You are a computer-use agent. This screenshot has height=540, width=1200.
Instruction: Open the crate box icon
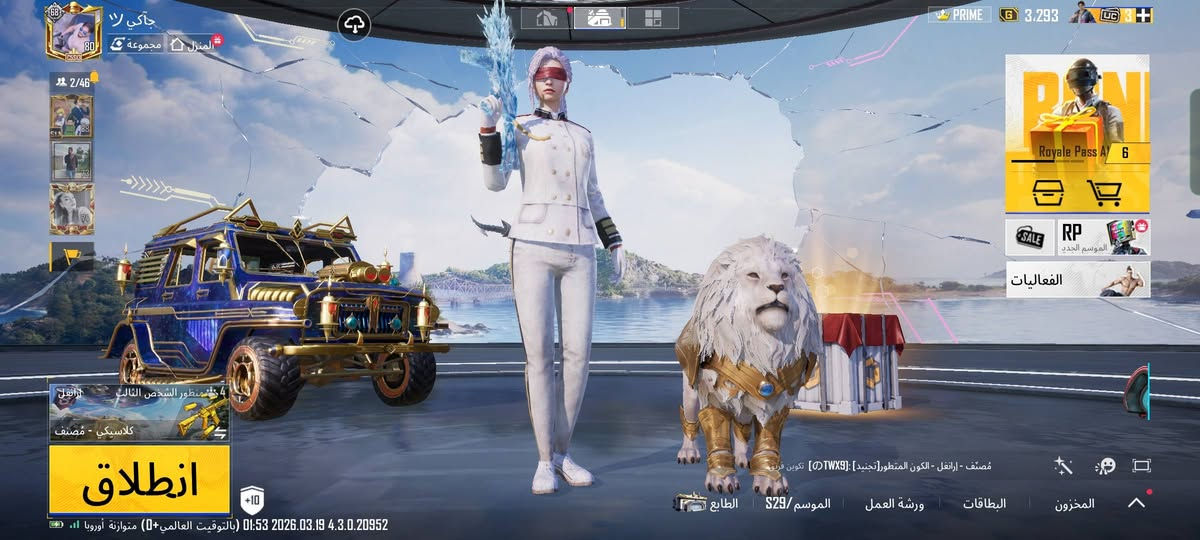[1046, 191]
